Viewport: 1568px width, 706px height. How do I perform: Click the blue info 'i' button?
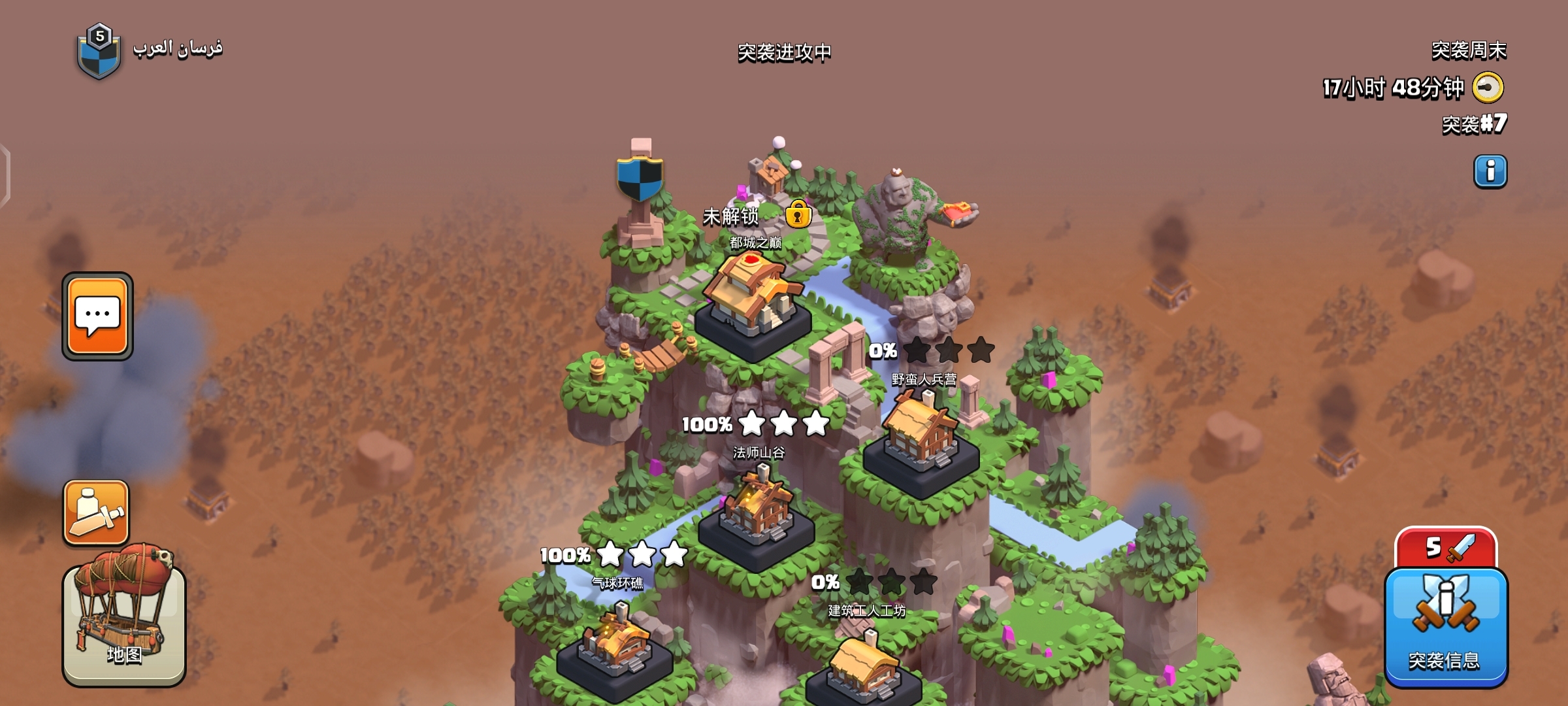click(x=1490, y=172)
